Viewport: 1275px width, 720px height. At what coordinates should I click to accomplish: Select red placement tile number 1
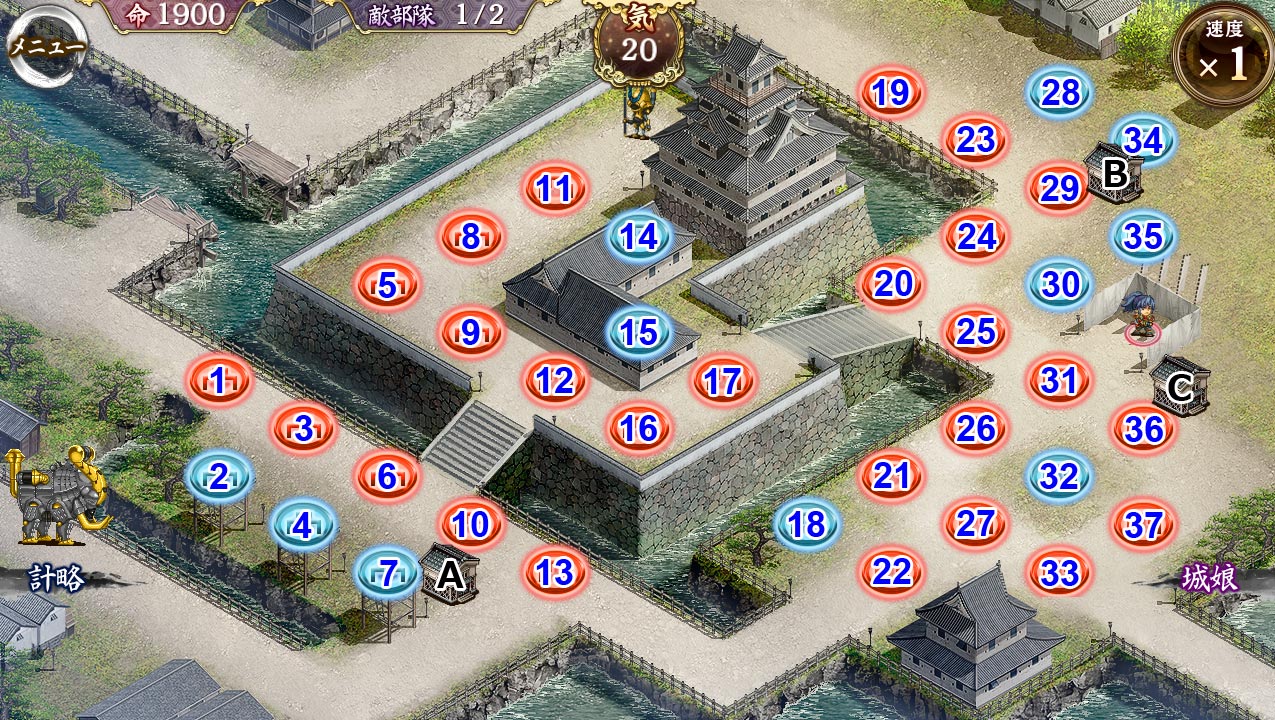pos(218,380)
